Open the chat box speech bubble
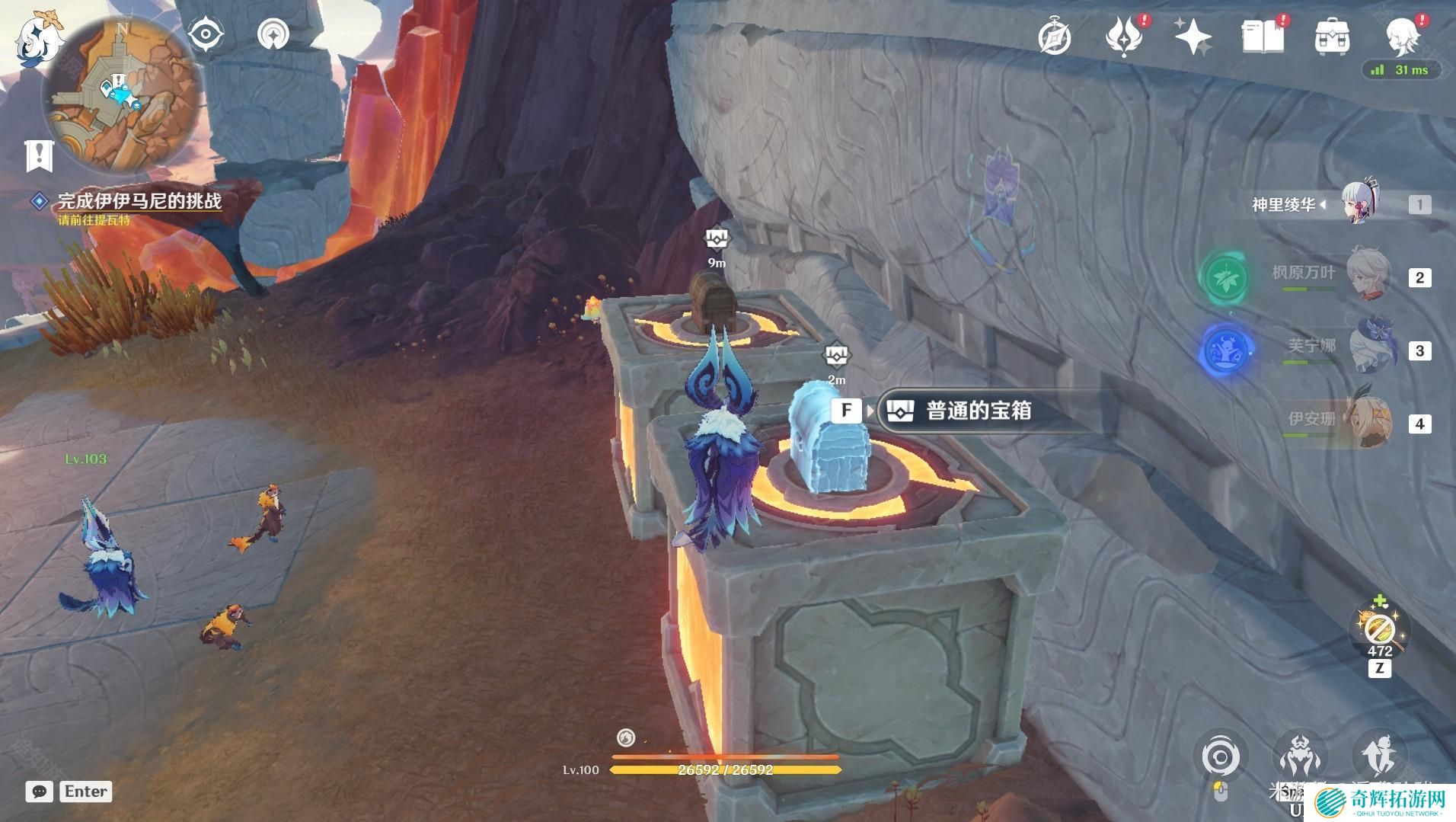The width and height of the screenshot is (1456, 822). click(40, 792)
